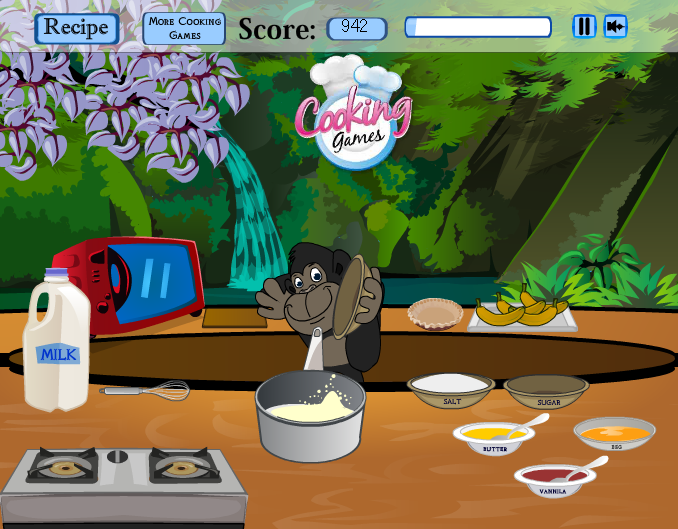Pause the game
Image resolution: width=678 pixels, height=529 pixels.
pos(584,27)
